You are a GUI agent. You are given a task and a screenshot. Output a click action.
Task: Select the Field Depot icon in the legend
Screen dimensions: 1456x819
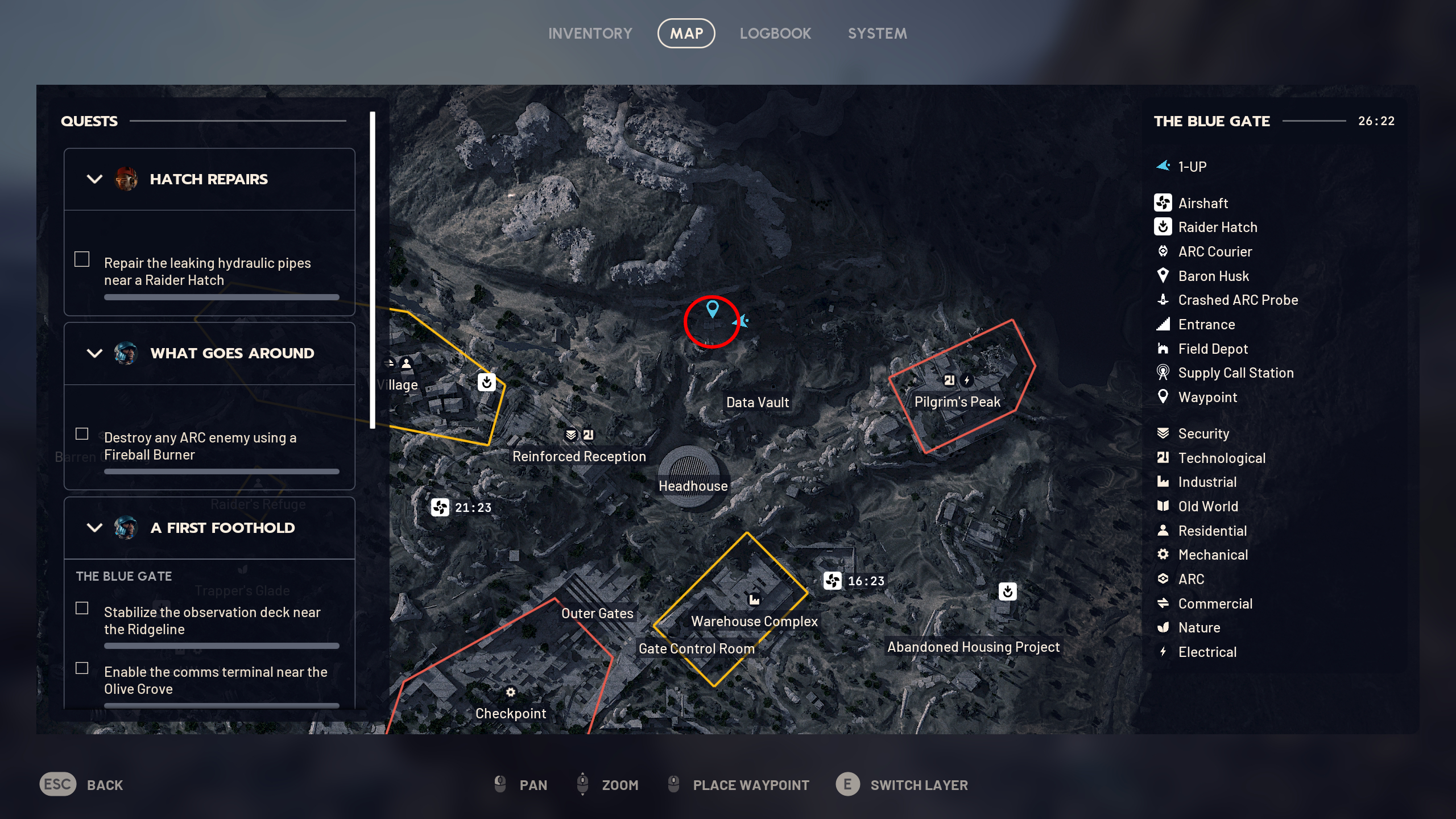(1164, 349)
